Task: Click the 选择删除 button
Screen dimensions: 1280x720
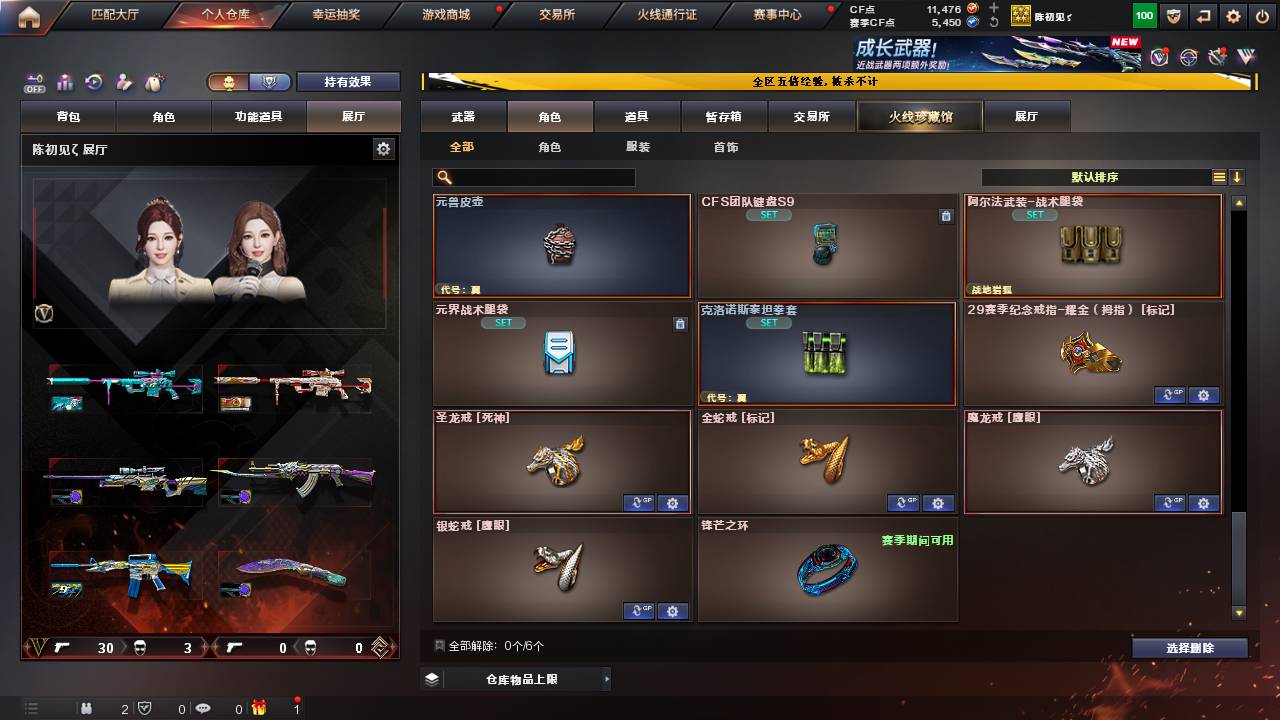Action: pos(1188,647)
